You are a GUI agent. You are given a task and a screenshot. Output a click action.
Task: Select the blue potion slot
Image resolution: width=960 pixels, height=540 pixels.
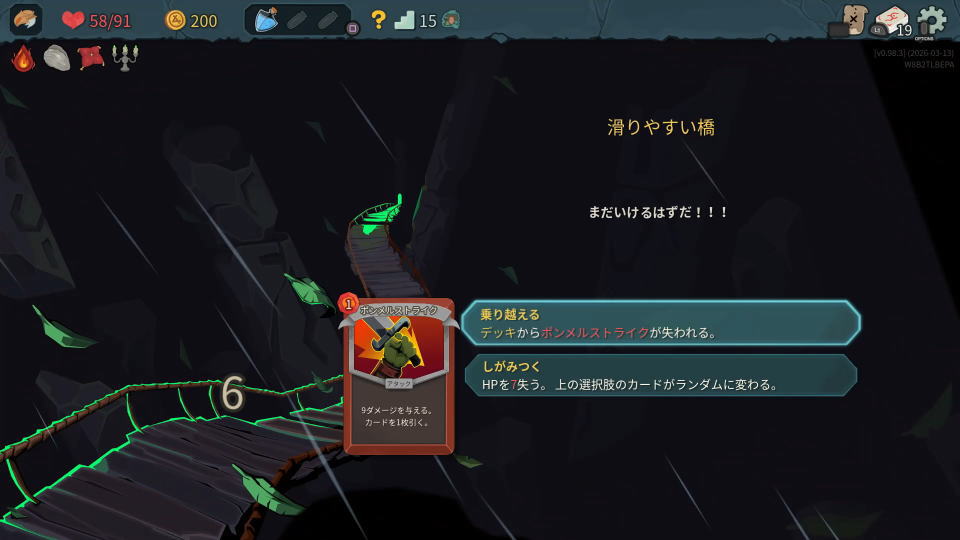point(266,20)
